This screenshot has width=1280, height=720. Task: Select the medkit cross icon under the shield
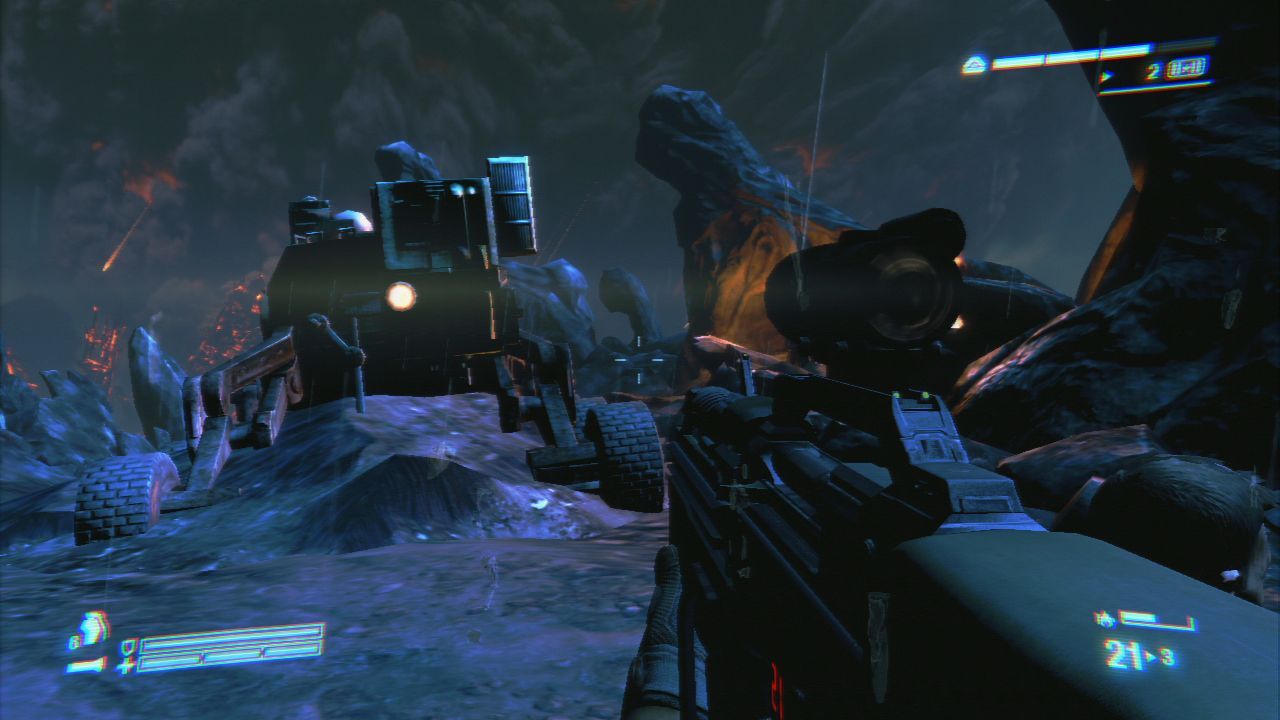(x=124, y=668)
